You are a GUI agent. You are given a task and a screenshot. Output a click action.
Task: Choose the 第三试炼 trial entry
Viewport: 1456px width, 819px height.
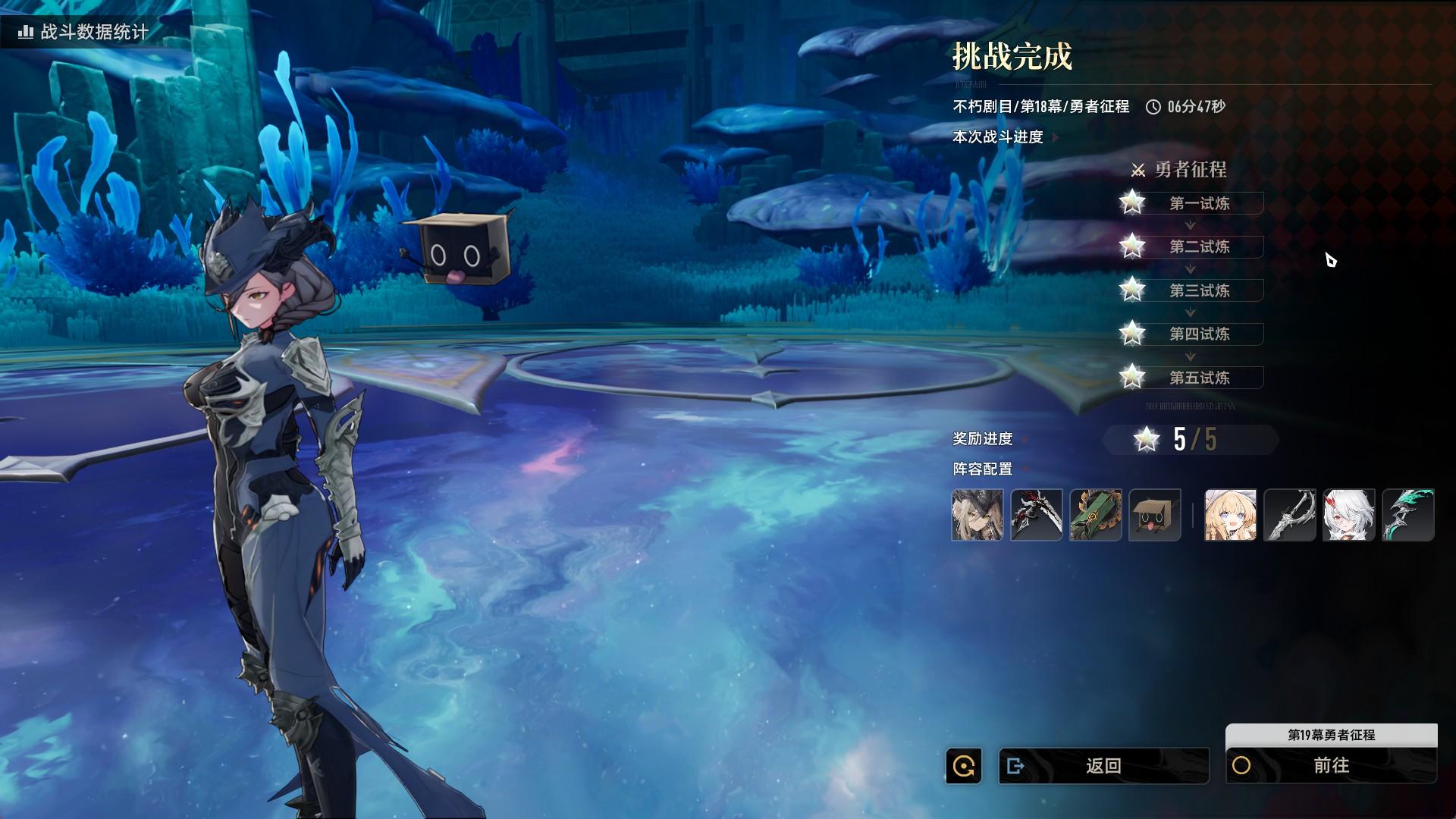(1199, 290)
